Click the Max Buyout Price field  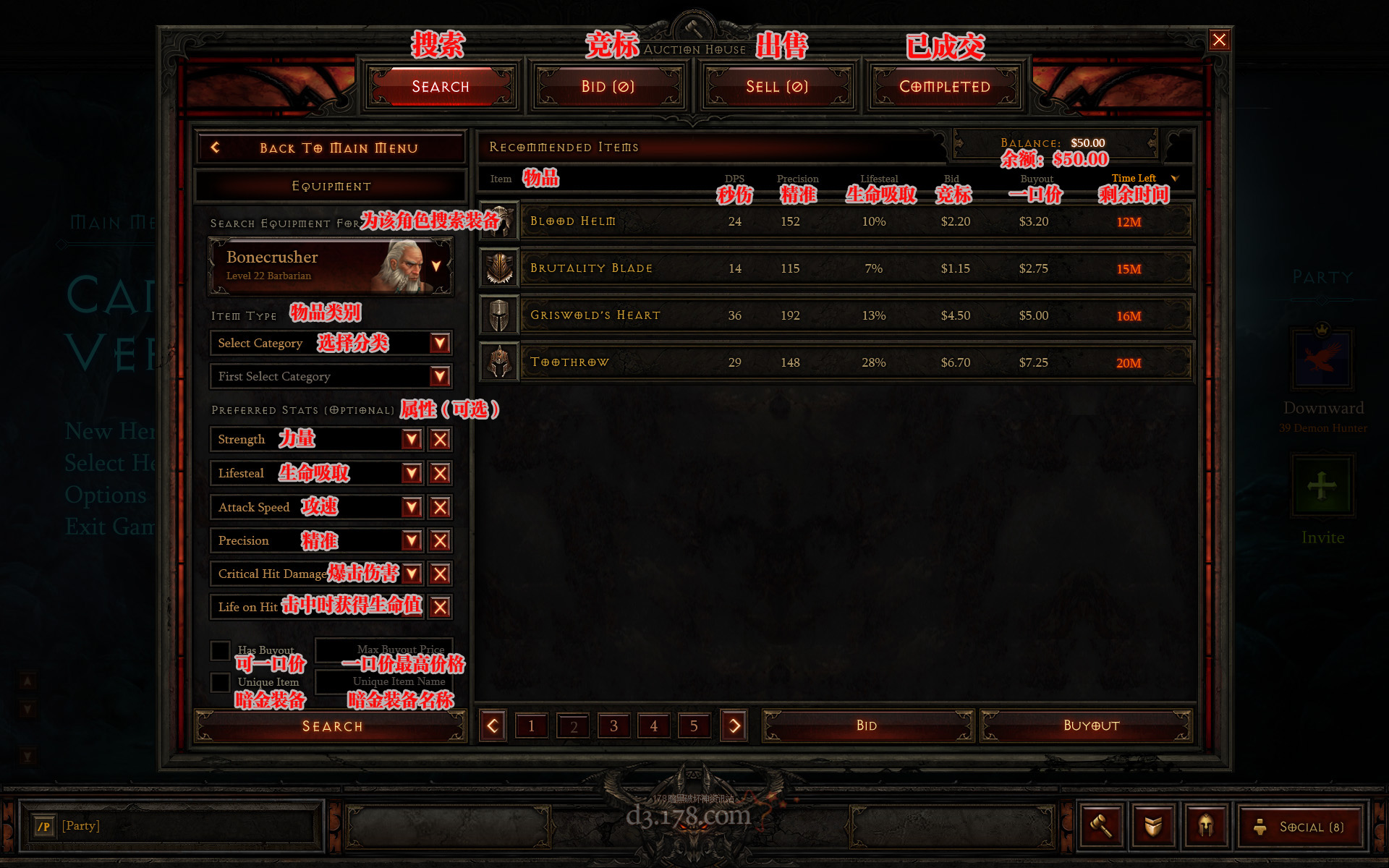[x=384, y=650]
